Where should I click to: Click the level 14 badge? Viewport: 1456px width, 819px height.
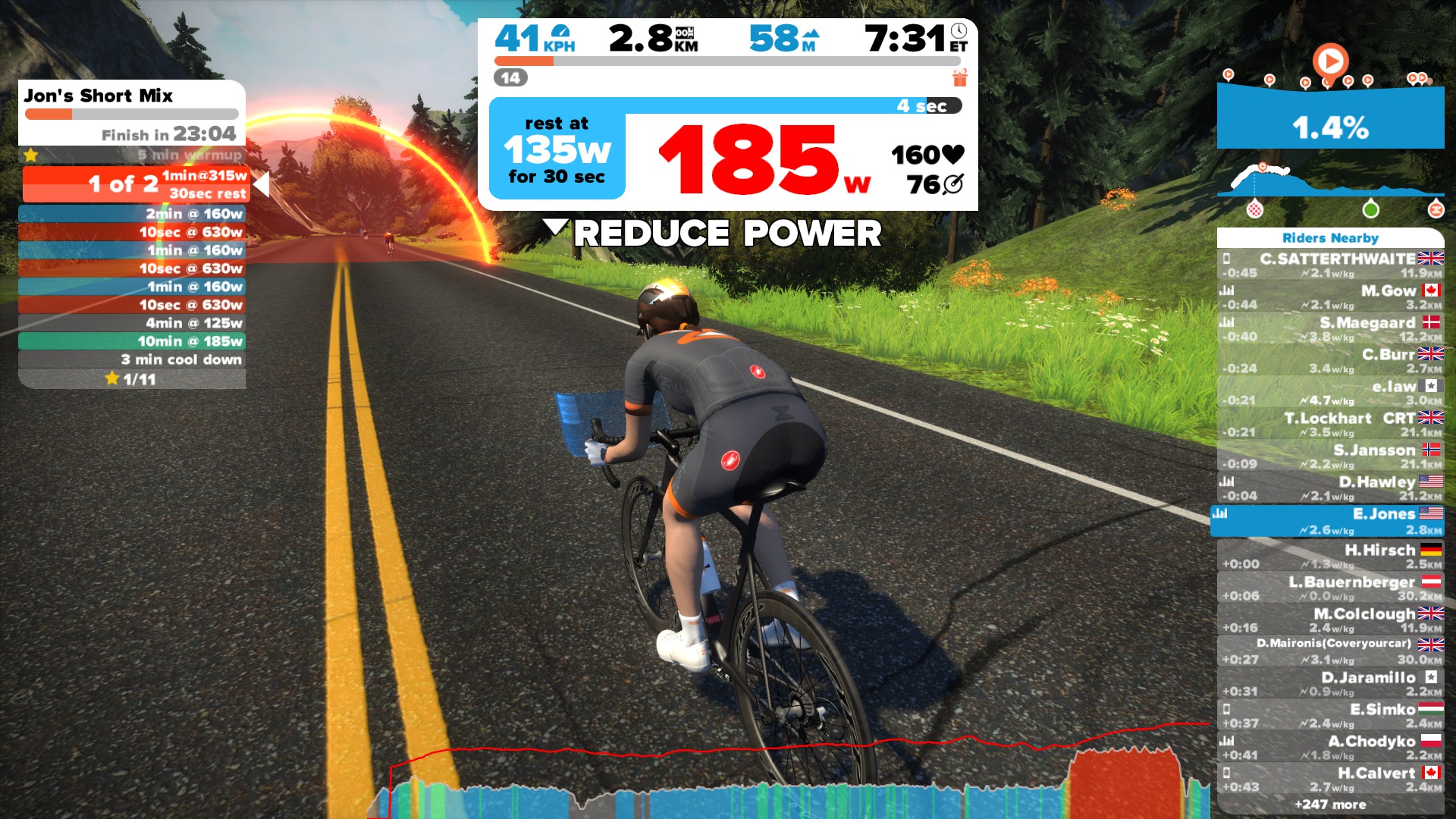(x=510, y=77)
